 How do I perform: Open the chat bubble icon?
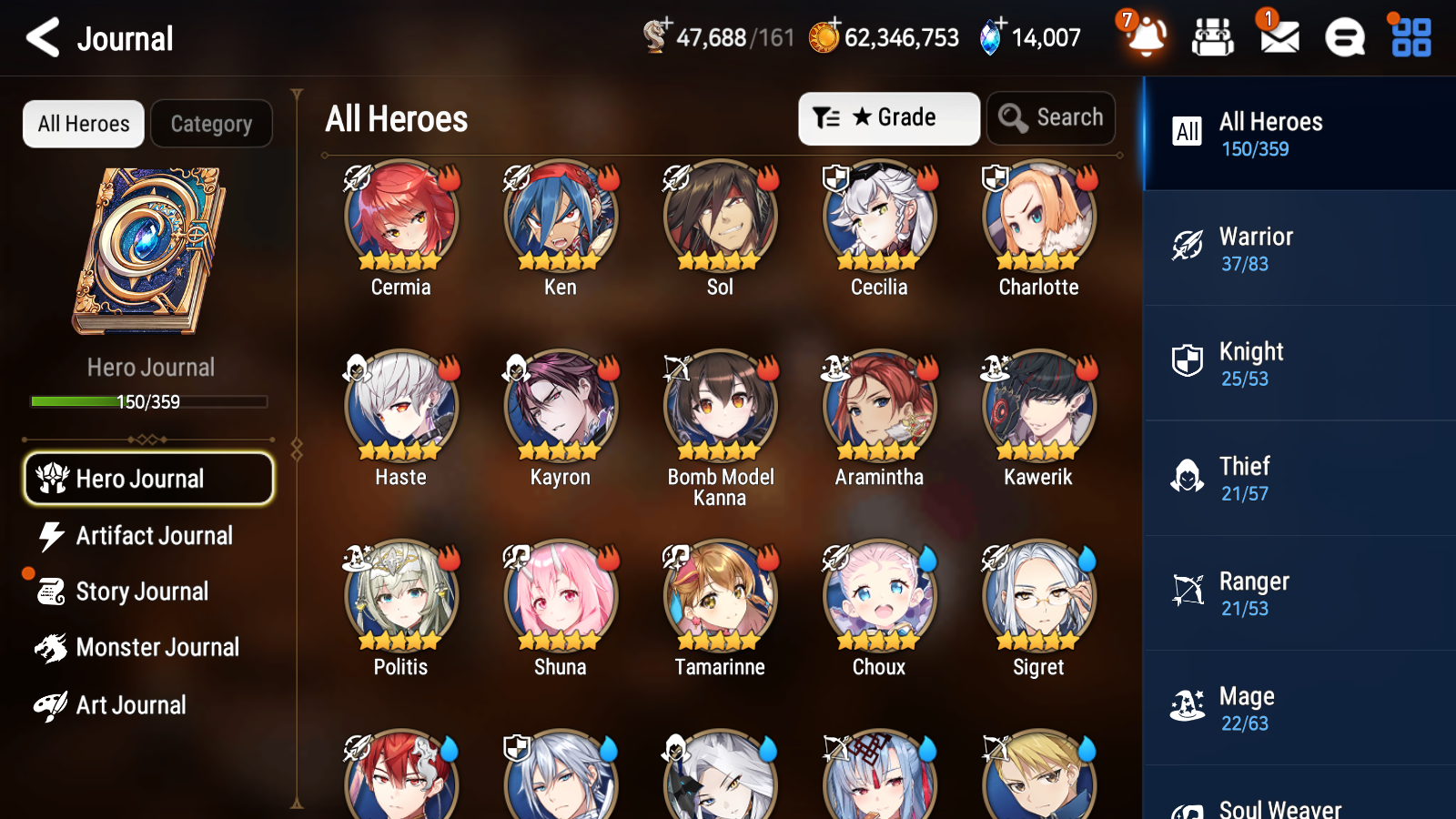(x=1344, y=38)
